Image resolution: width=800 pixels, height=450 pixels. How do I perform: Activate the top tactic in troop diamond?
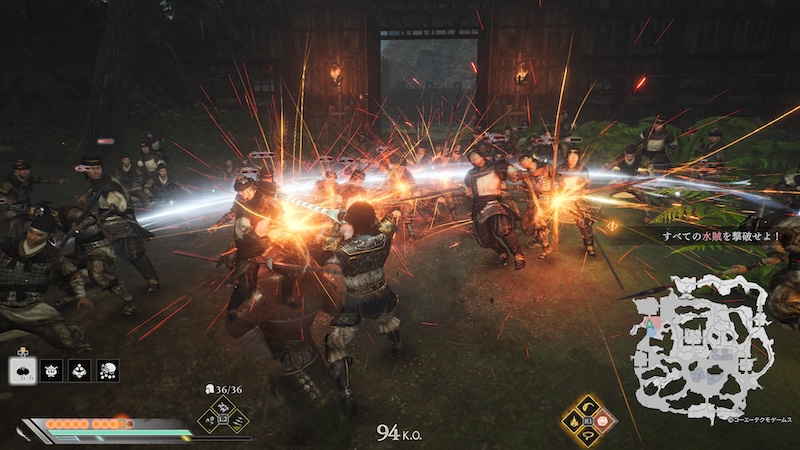tap(223, 406)
